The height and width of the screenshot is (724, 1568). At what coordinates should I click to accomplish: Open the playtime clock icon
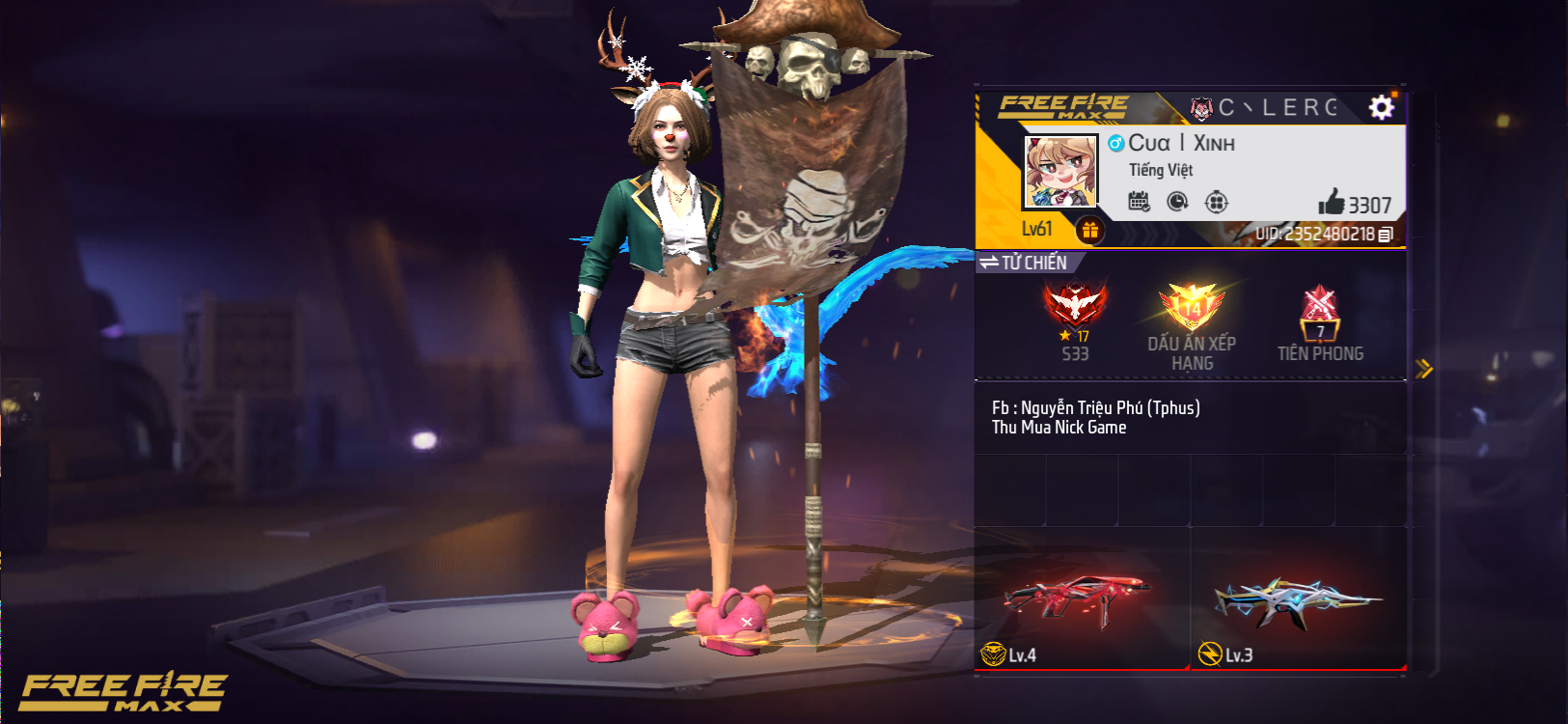tap(1177, 200)
